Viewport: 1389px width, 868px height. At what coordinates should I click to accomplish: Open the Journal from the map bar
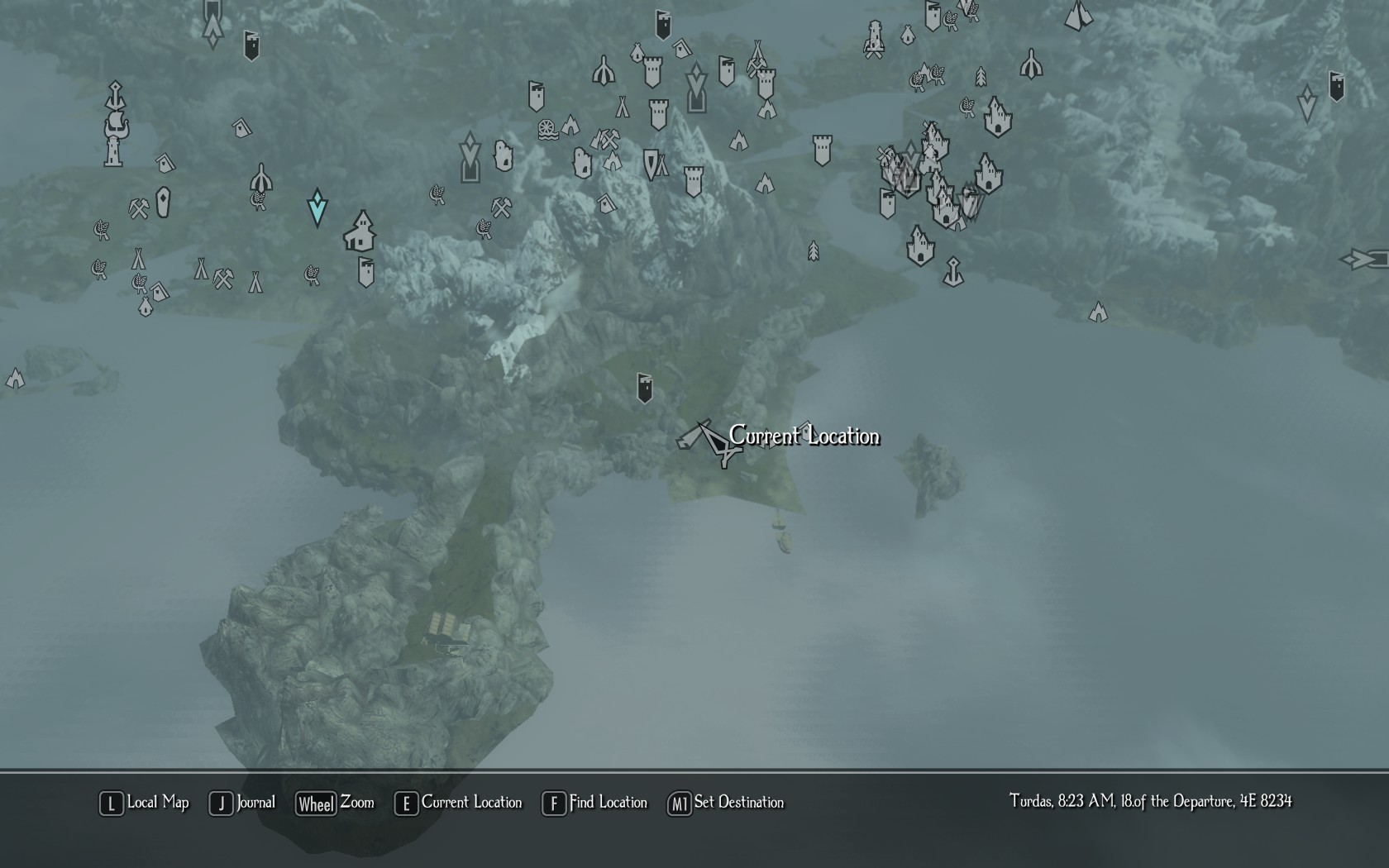tap(241, 803)
